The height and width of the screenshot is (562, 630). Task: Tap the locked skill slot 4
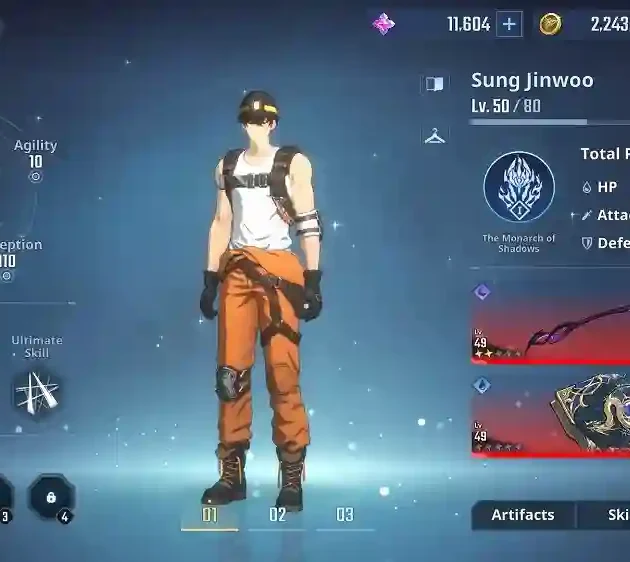(x=50, y=495)
